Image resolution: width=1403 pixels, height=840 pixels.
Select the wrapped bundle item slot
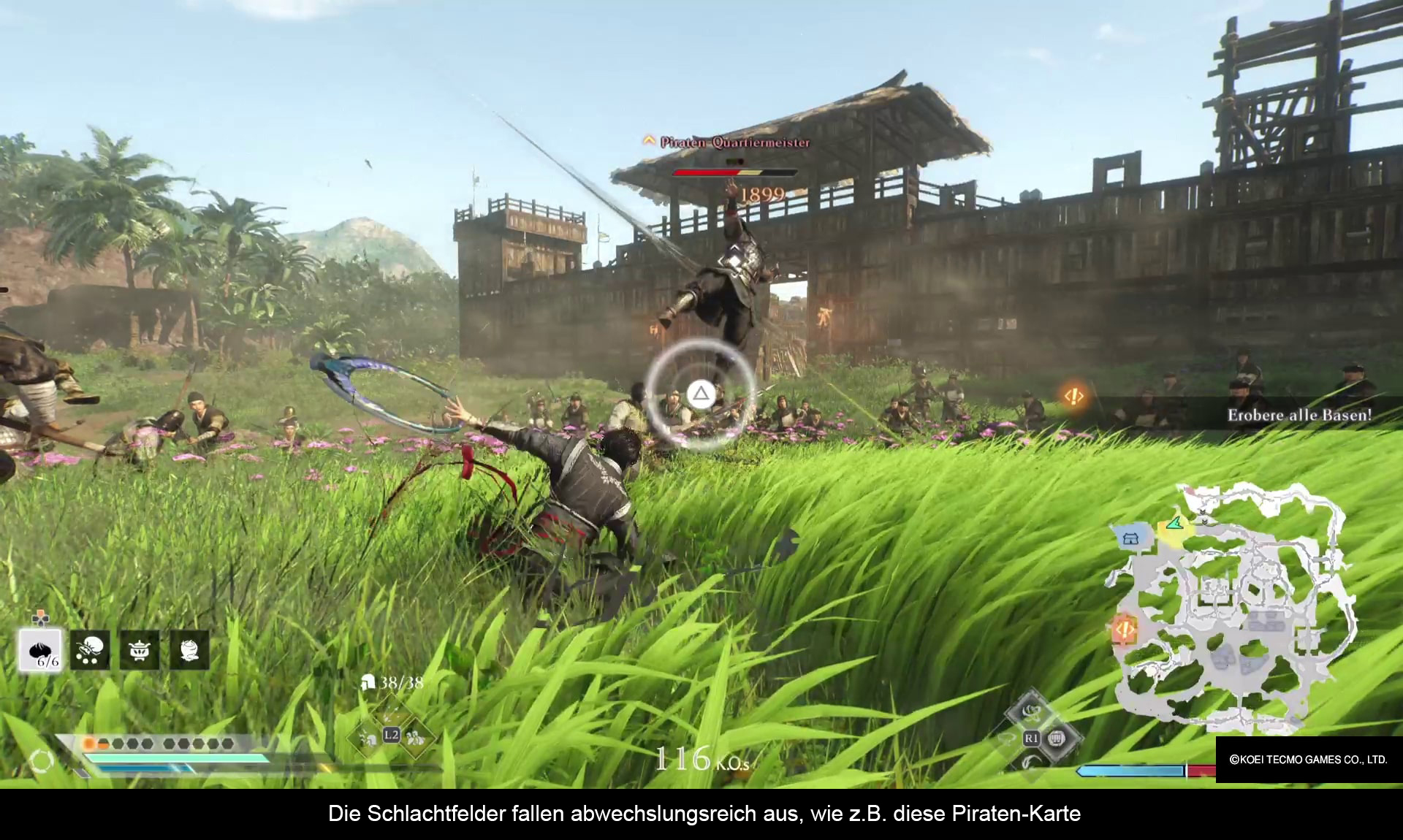[189, 650]
